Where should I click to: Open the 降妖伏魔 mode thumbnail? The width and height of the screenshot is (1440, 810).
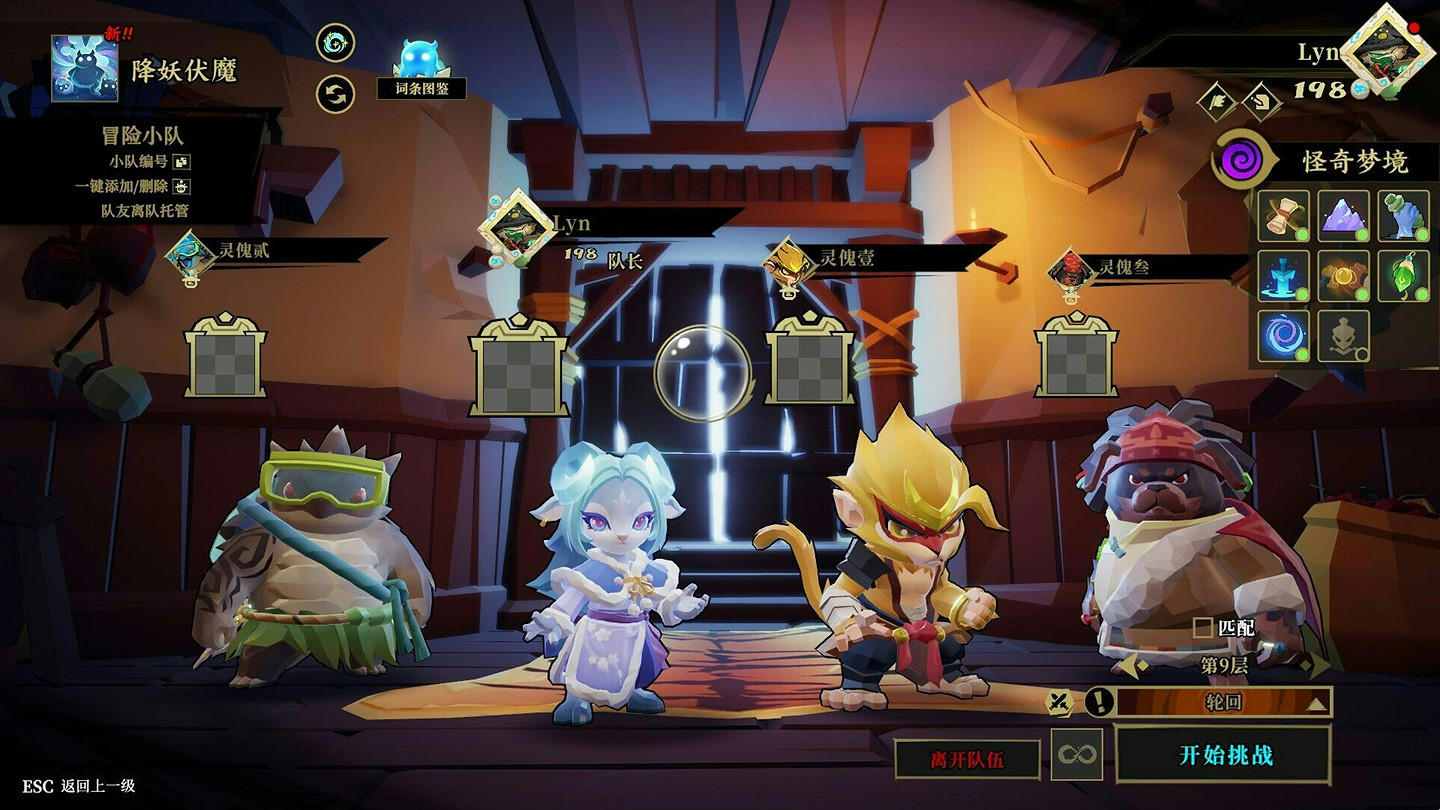point(85,68)
